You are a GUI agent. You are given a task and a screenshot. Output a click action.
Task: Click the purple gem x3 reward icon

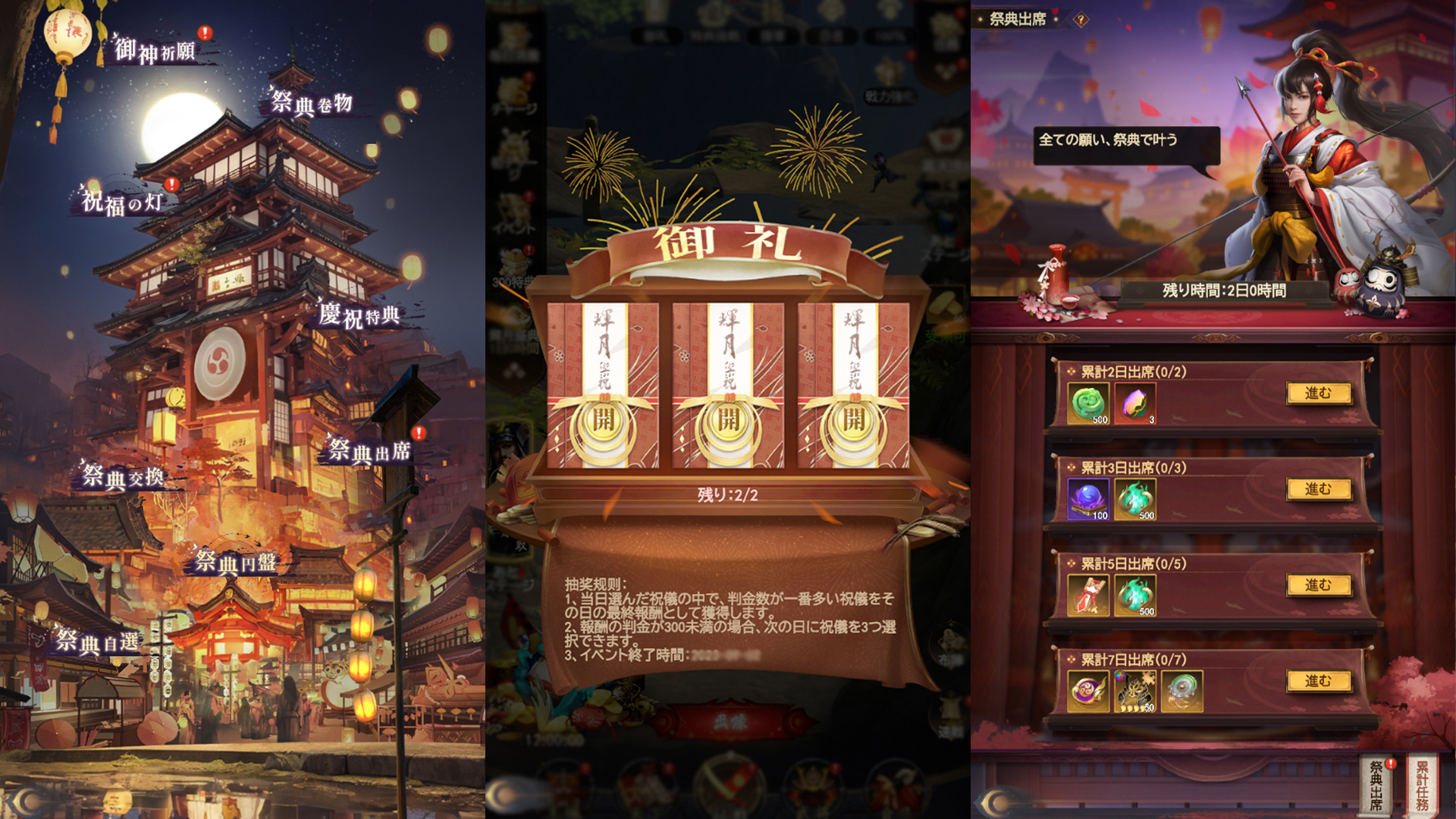1135,404
